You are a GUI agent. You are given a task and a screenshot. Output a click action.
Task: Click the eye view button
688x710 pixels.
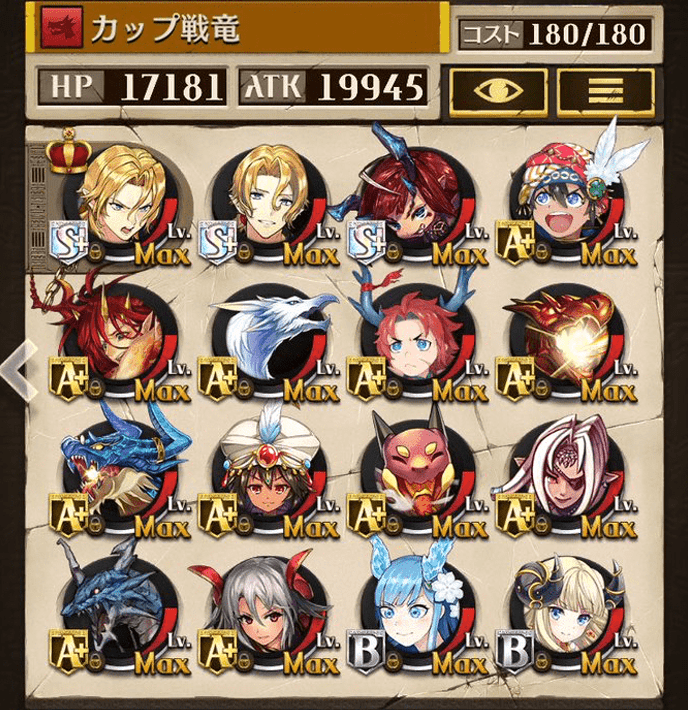(x=498, y=89)
